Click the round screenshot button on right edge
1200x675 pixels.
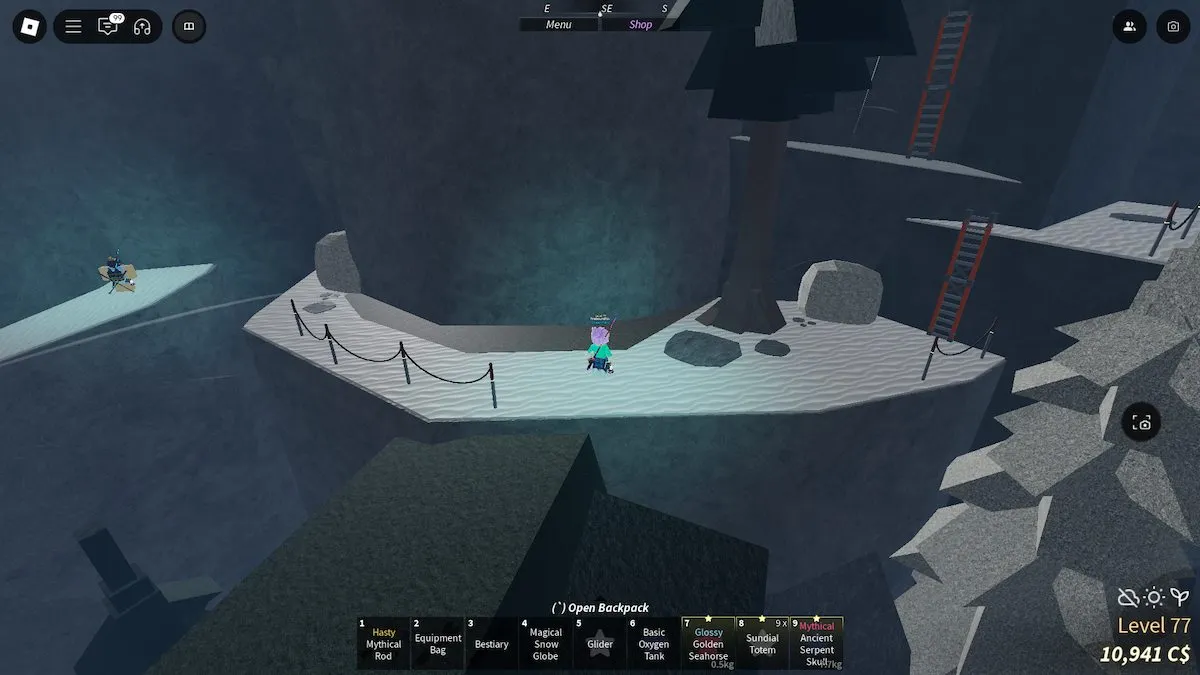pyautogui.click(x=1142, y=423)
